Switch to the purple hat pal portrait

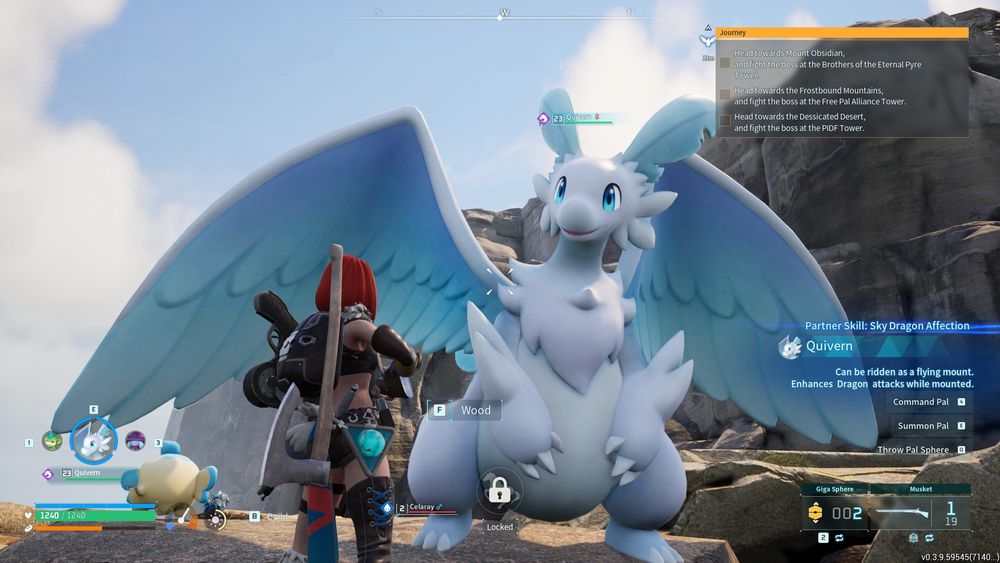pyautogui.click(x=135, y=440)
